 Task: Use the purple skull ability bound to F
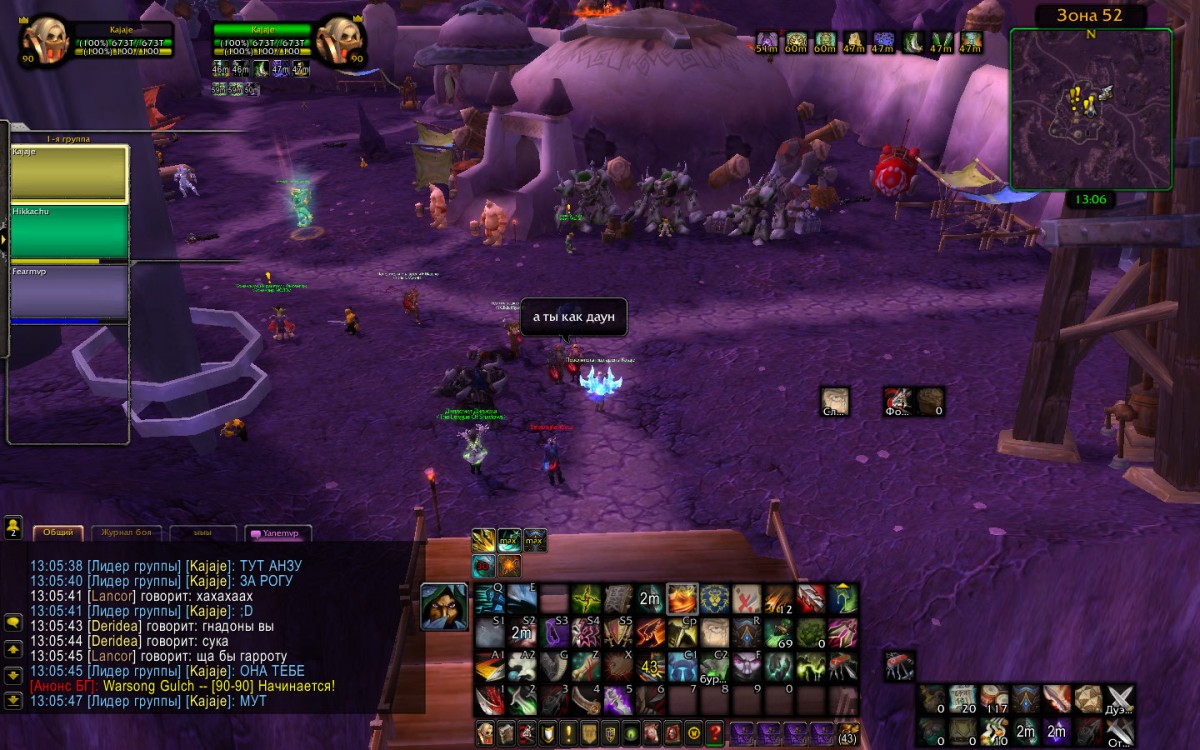pyautogui.click(x=746, y=665)
